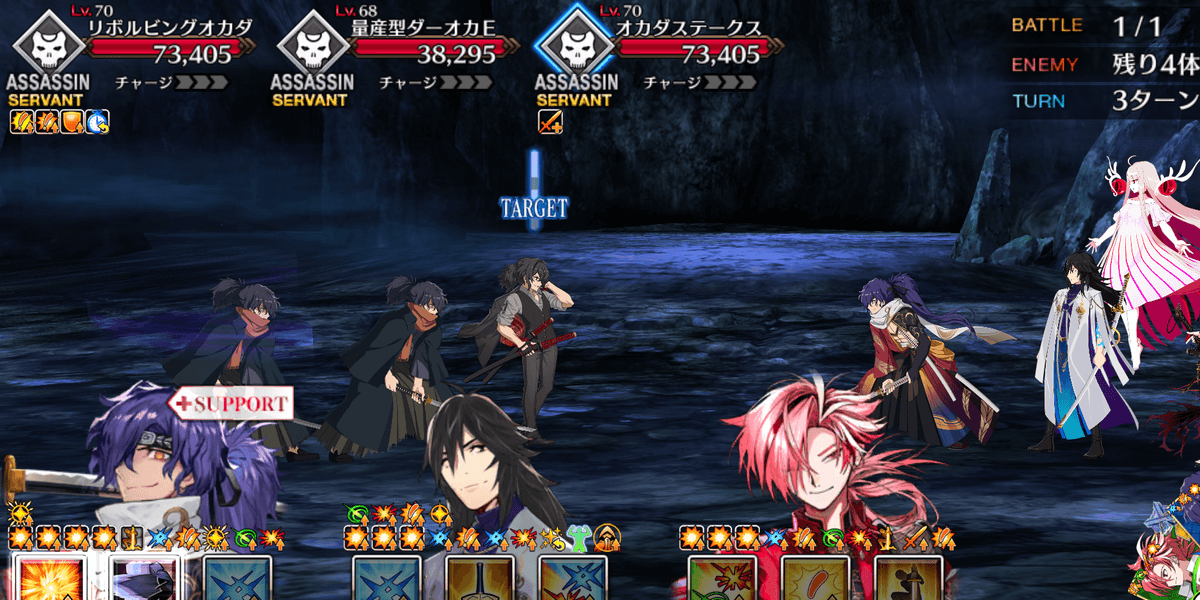Open the pink-haired servant's portrait
The image size is (1200, 600).
click(820, 460)
